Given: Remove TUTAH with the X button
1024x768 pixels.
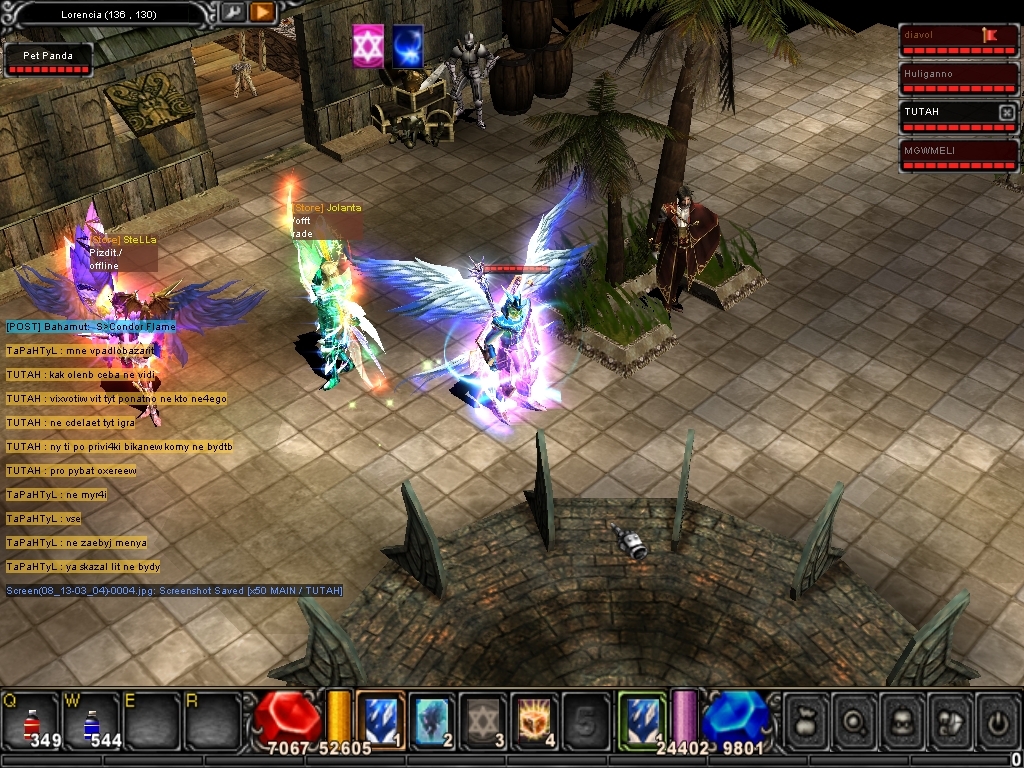Looking at the screenshot, I should [1006, 113].
